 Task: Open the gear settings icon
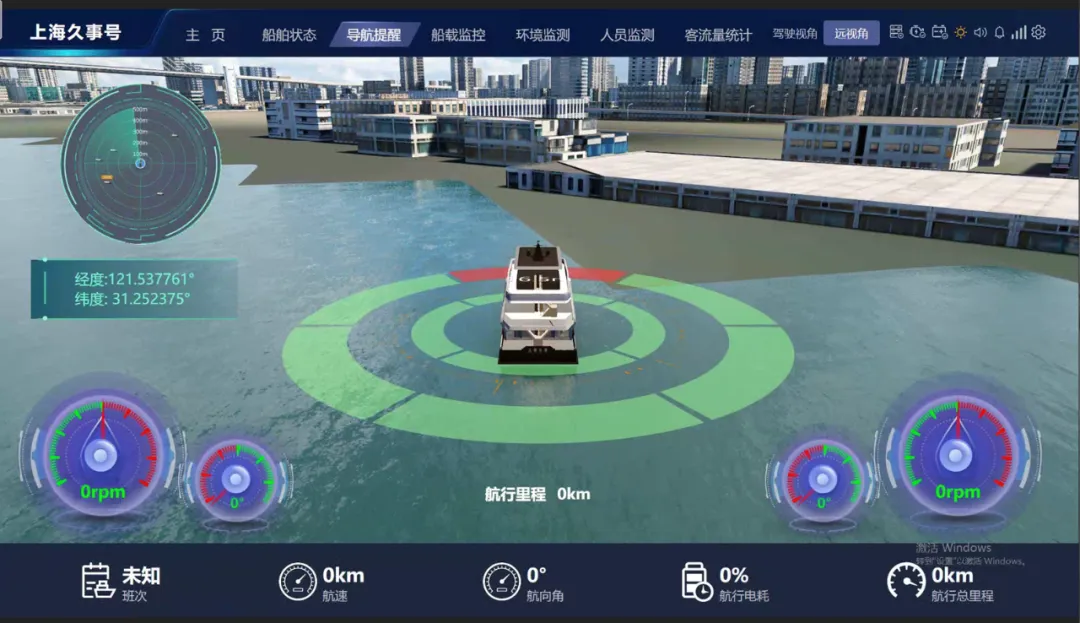[x=1038, y=32]
